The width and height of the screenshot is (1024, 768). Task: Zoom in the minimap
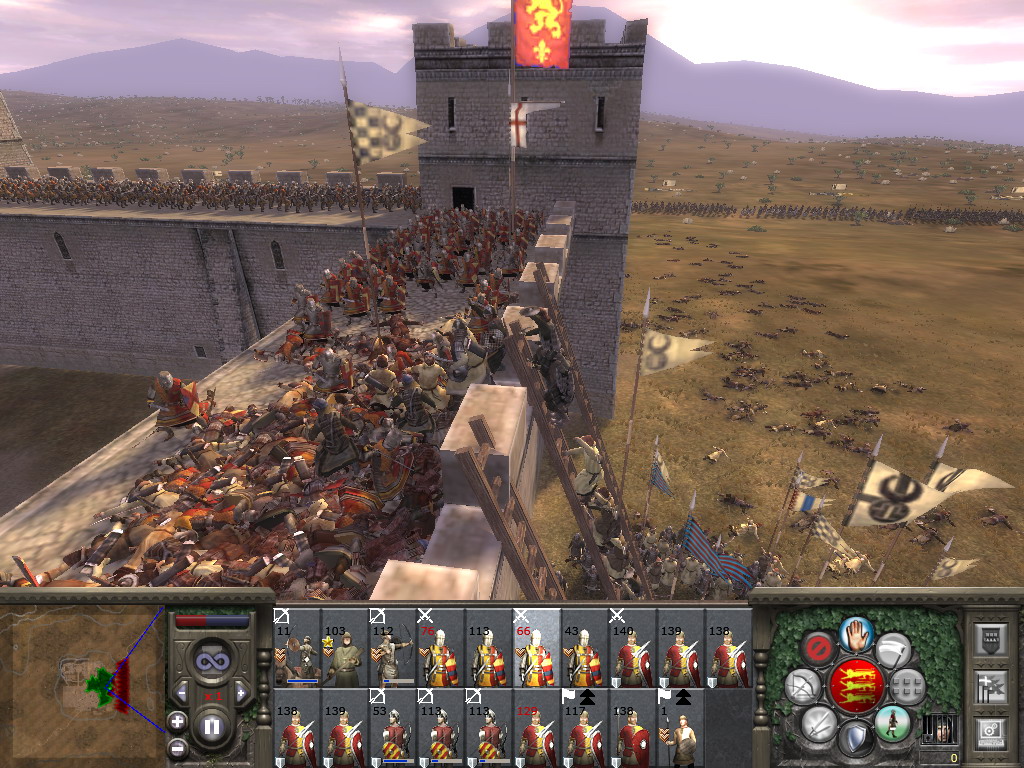(177, 720)
